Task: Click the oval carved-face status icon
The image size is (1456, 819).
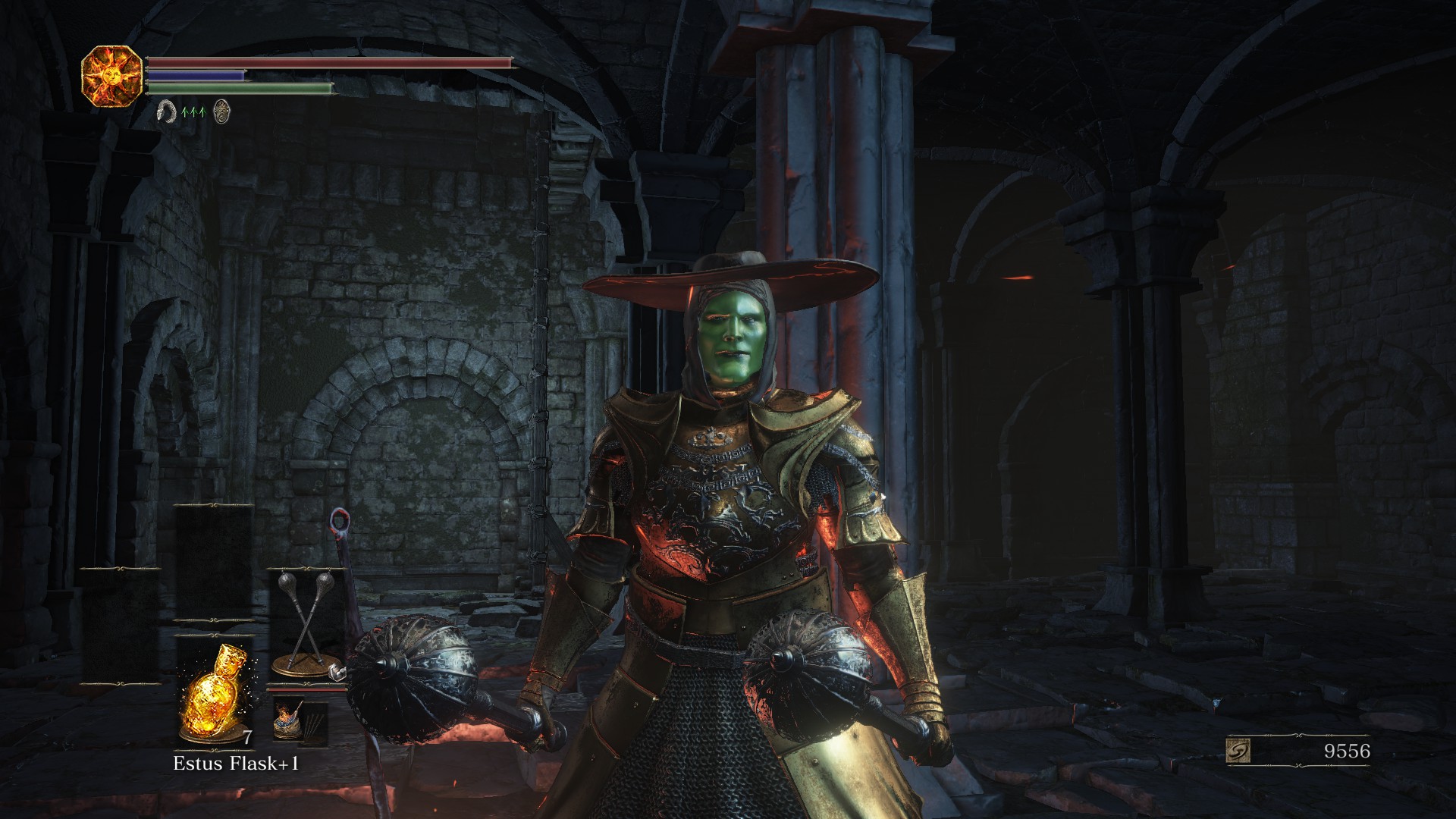Action: coord(221,111)
